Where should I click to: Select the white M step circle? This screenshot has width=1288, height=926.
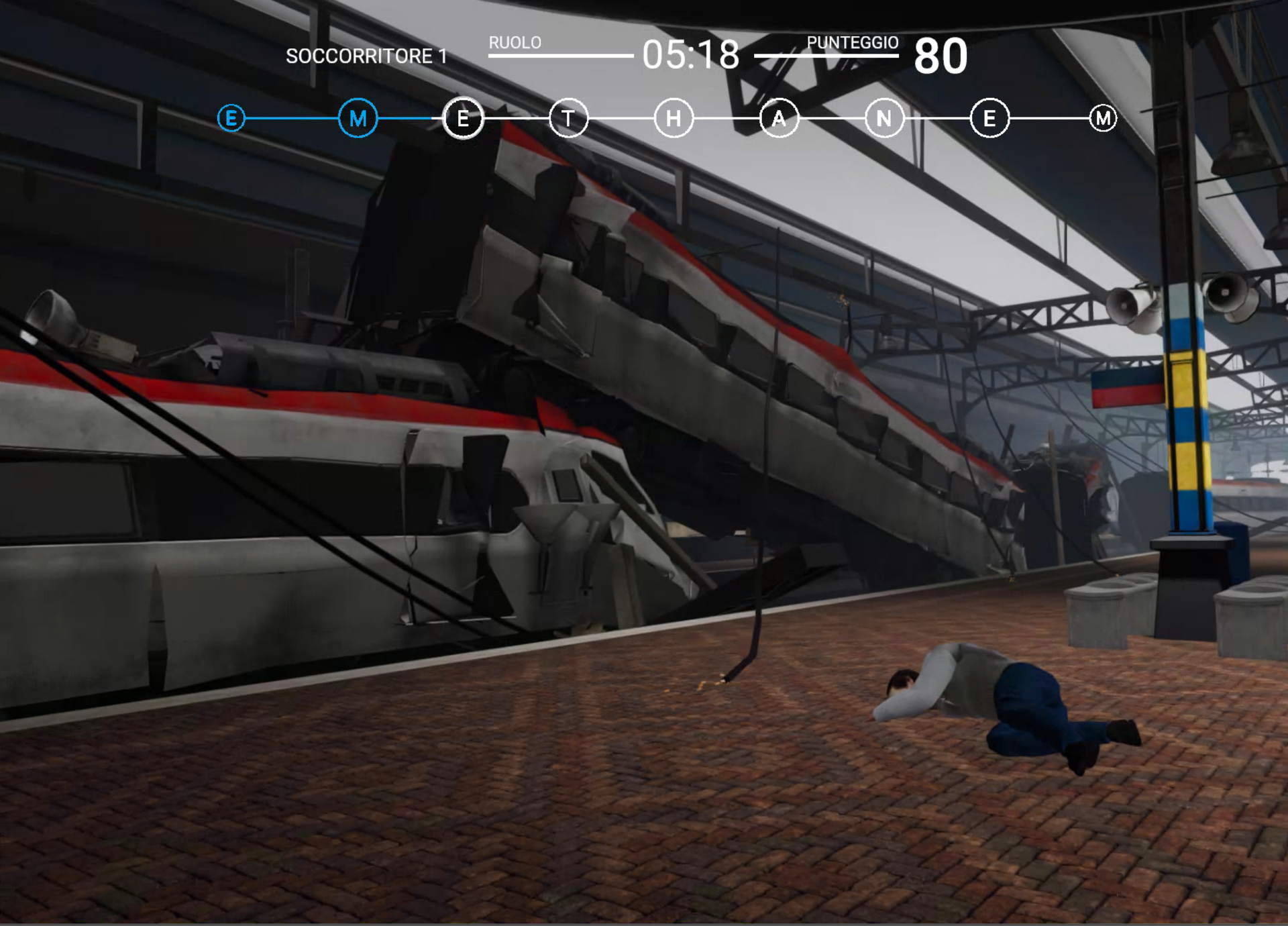pos(1103,119)
